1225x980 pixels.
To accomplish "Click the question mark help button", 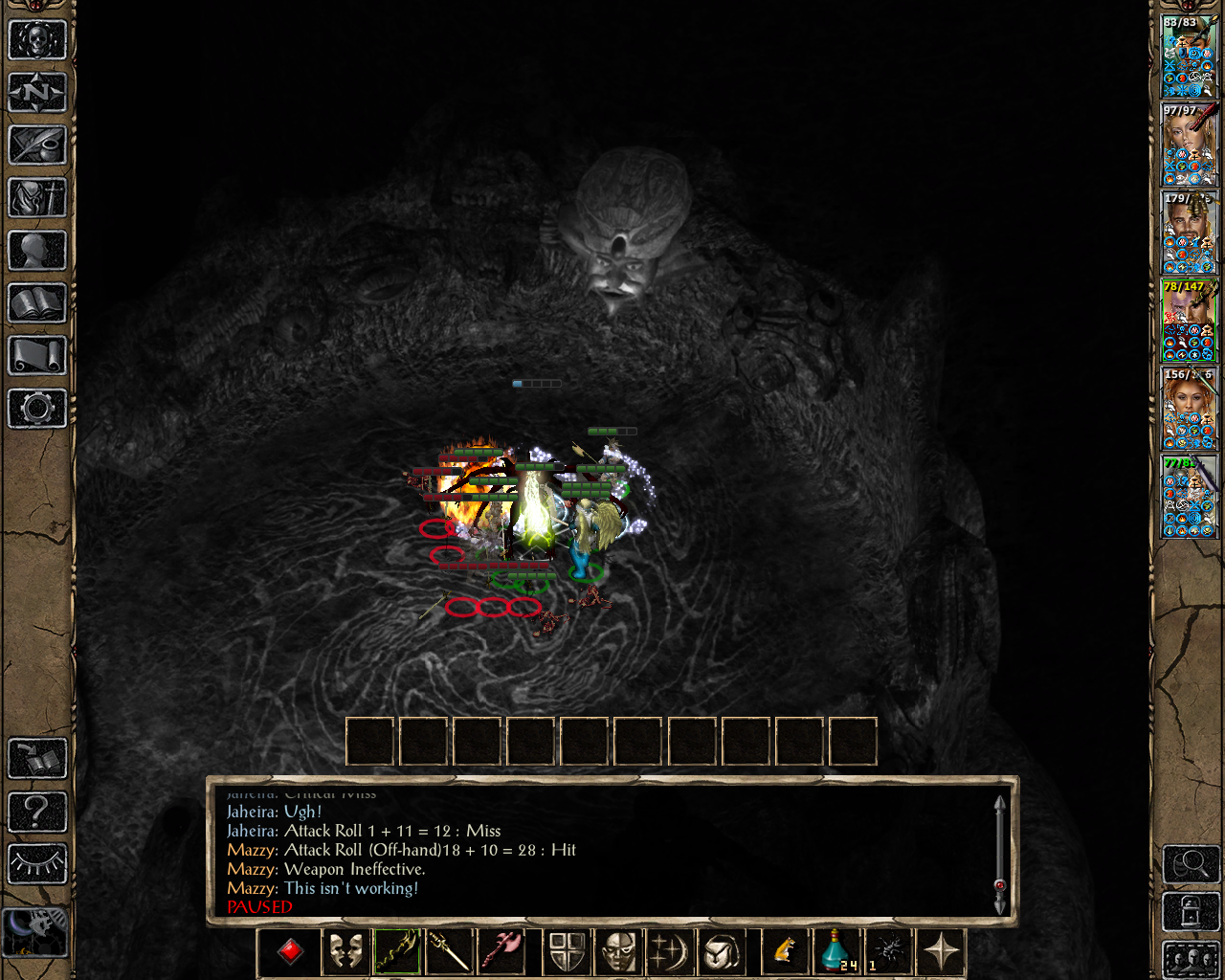I will [37, 813].
